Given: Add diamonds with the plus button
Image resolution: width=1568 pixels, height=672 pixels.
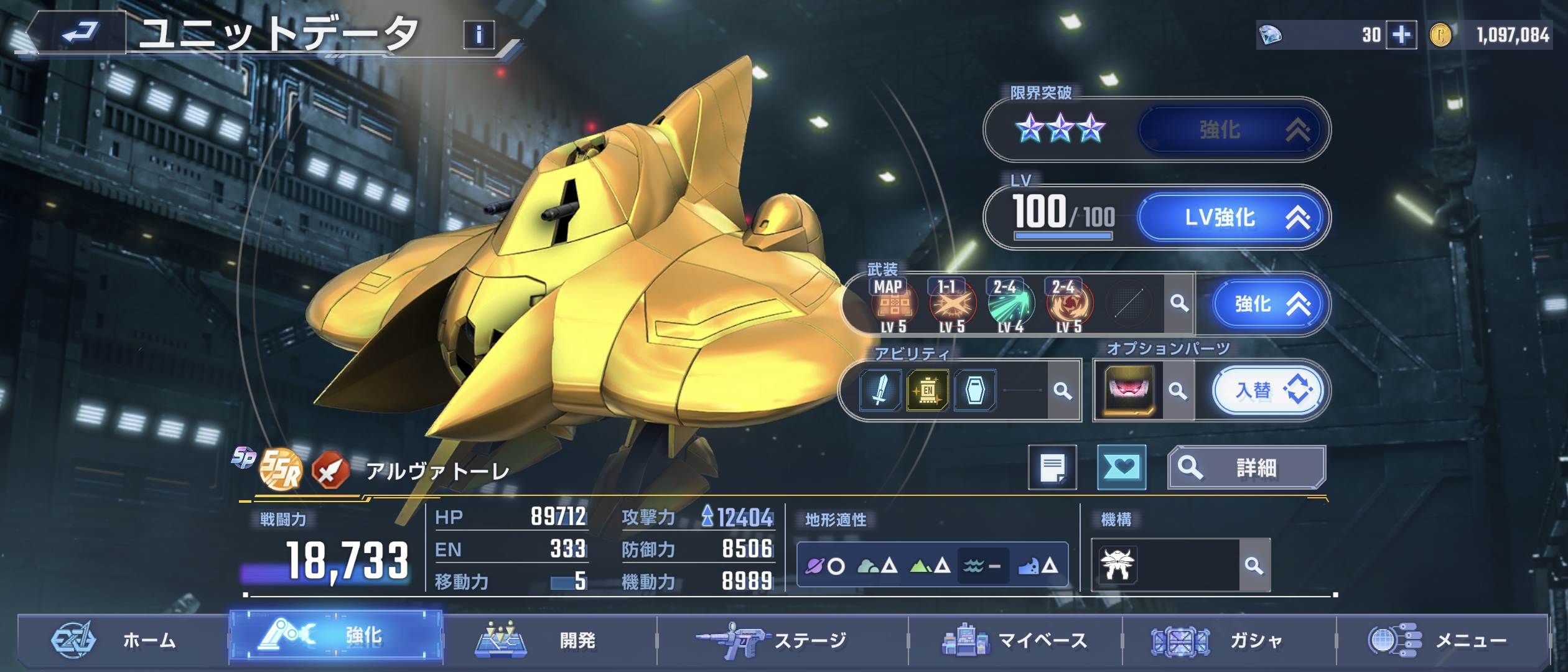Looking at the screenshot, I should coord(1401,35).
